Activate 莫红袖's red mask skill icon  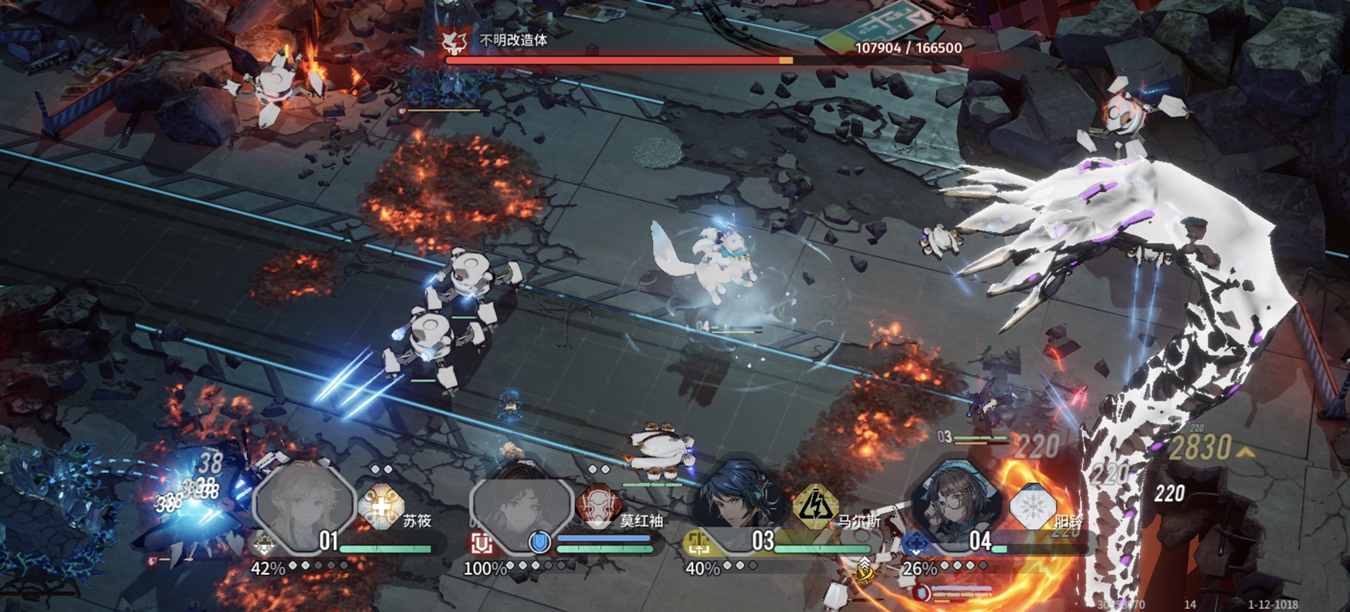click(x=598, y=508)
